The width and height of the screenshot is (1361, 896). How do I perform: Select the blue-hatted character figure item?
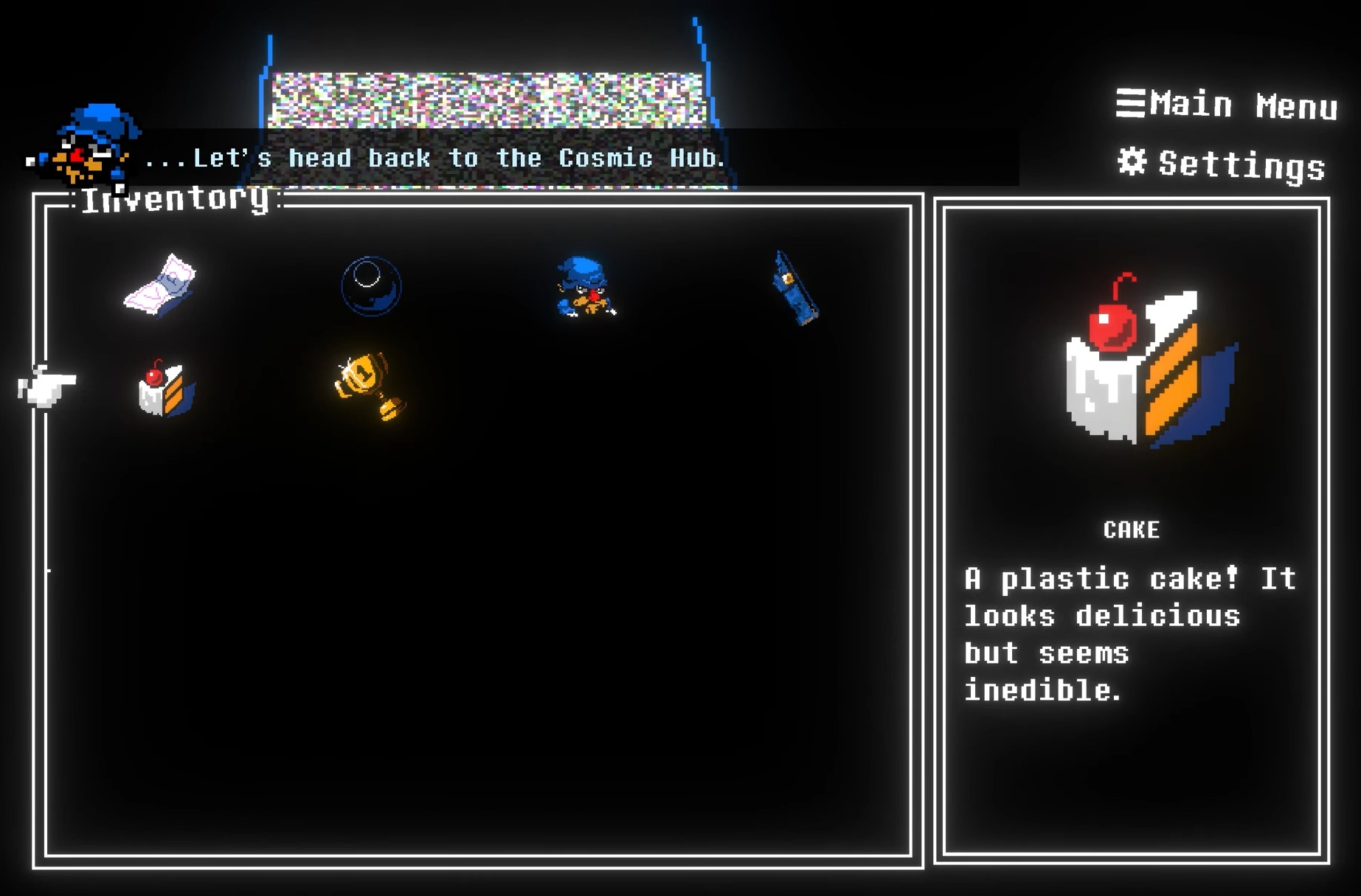pos(585,287)
